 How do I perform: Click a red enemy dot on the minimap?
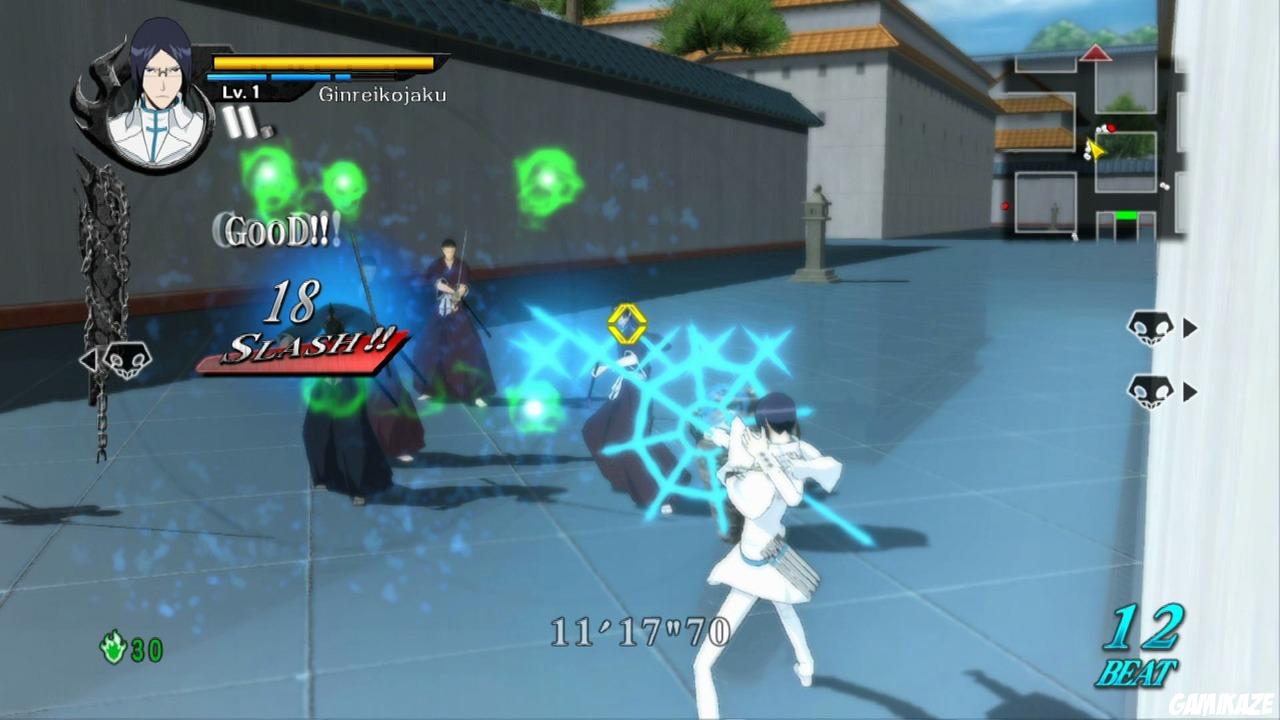[x=1111, y=128]
